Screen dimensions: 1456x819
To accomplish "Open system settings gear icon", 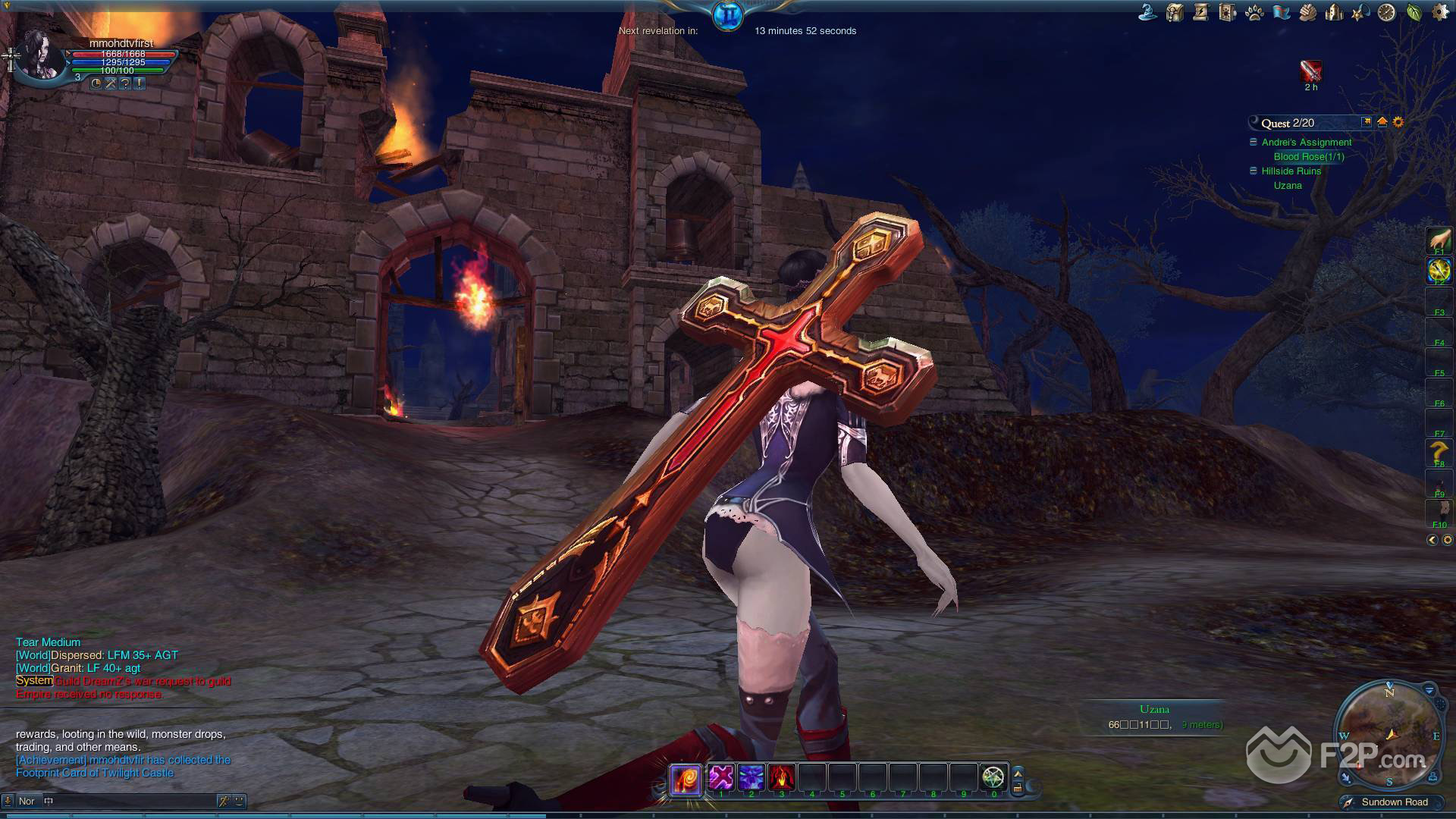I will (x=1439, y=12).
